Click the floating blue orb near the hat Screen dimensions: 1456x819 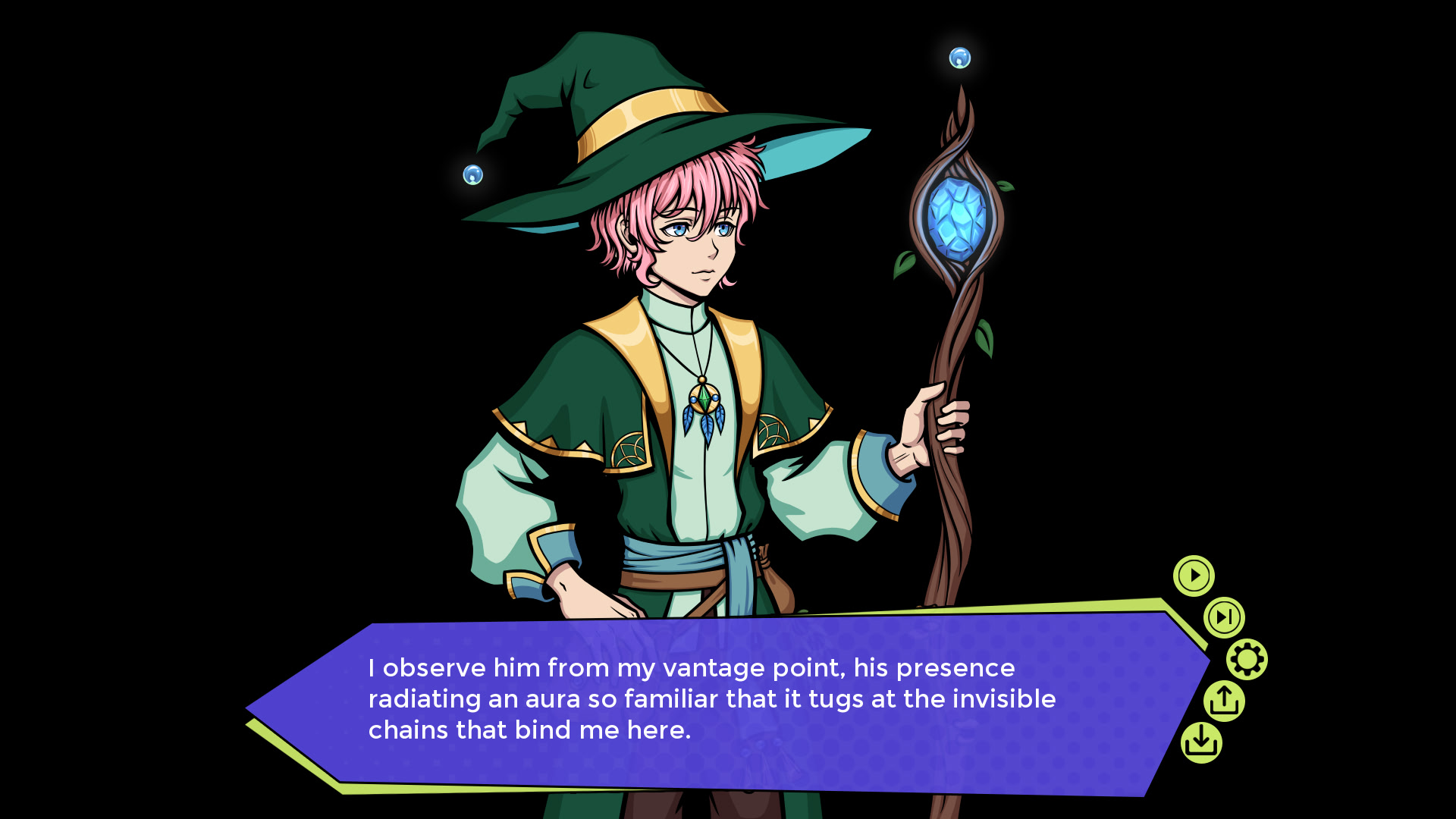pos(474,176)
